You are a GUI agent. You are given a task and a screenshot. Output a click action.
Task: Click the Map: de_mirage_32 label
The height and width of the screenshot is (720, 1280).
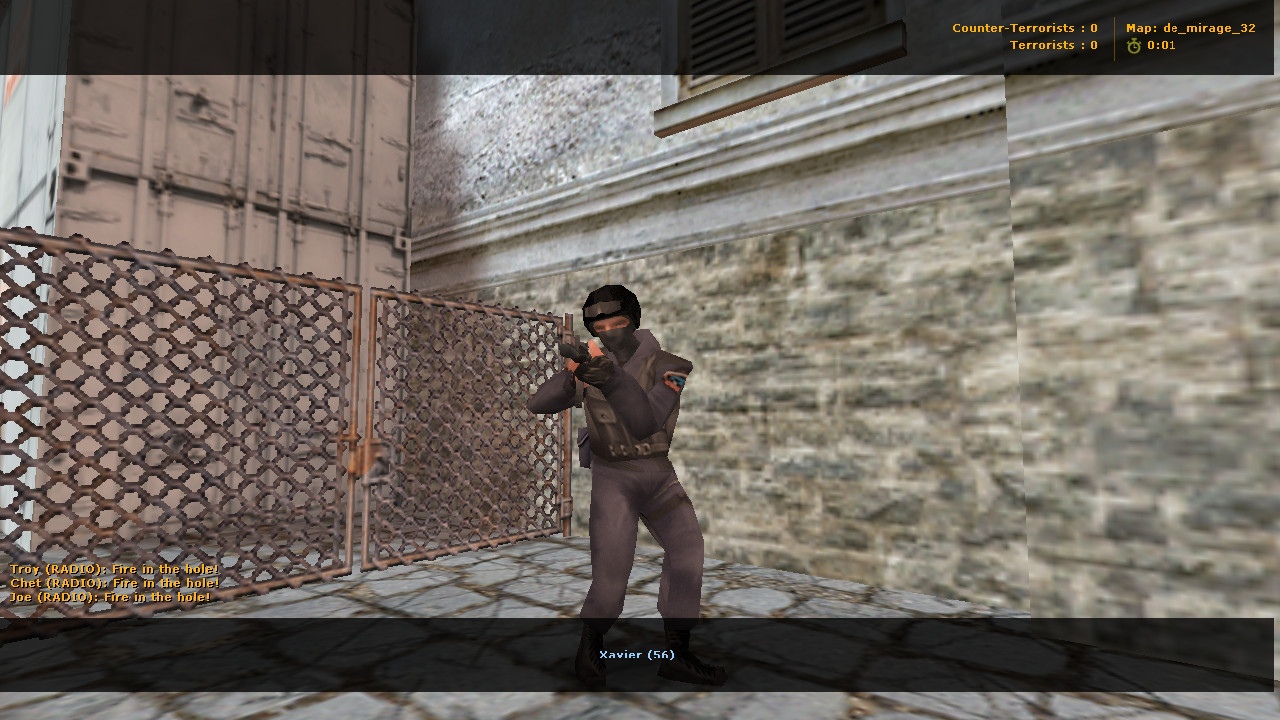pos(1191,28)
